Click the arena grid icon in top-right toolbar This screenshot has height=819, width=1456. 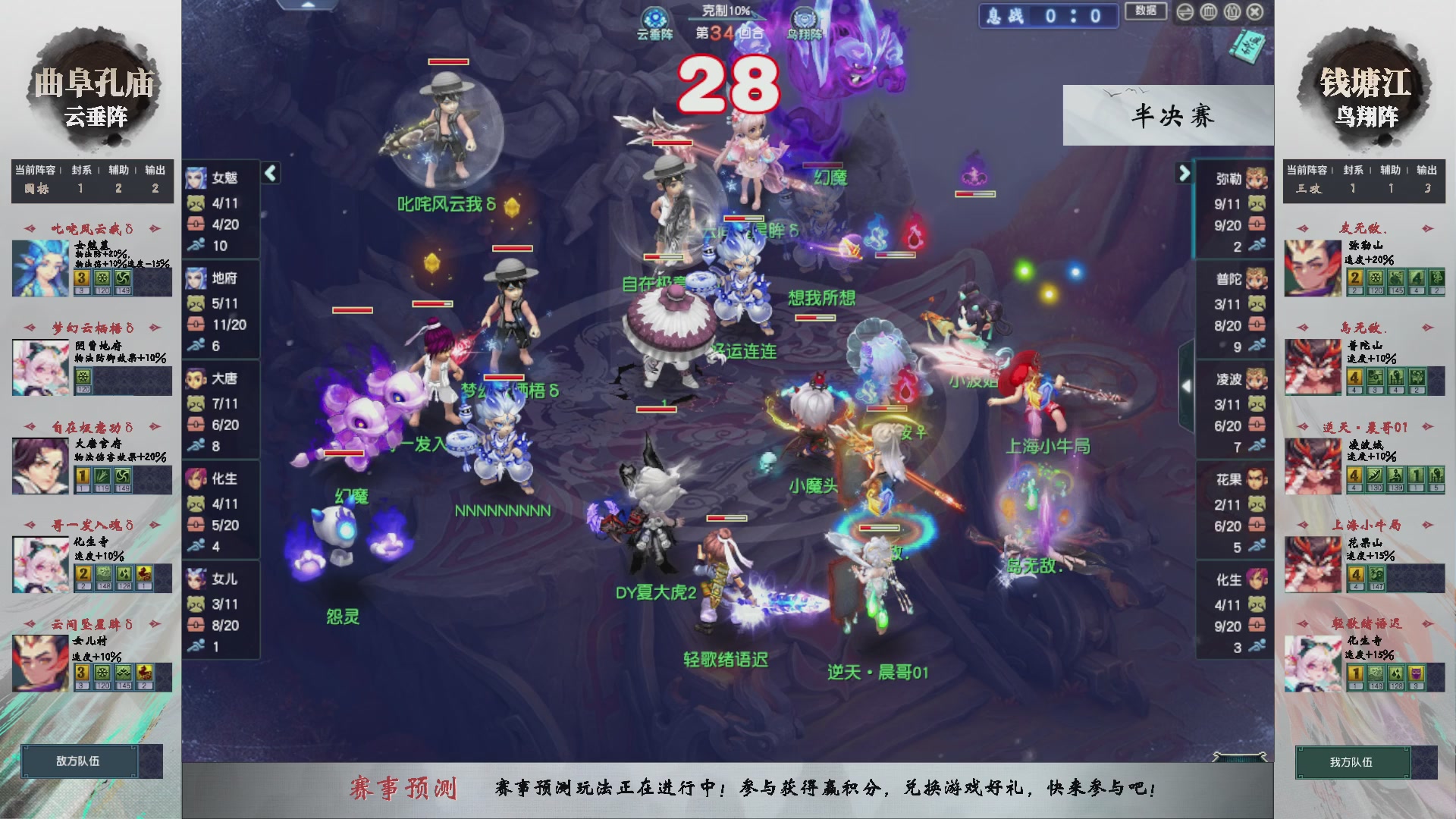coord(1208,12)
